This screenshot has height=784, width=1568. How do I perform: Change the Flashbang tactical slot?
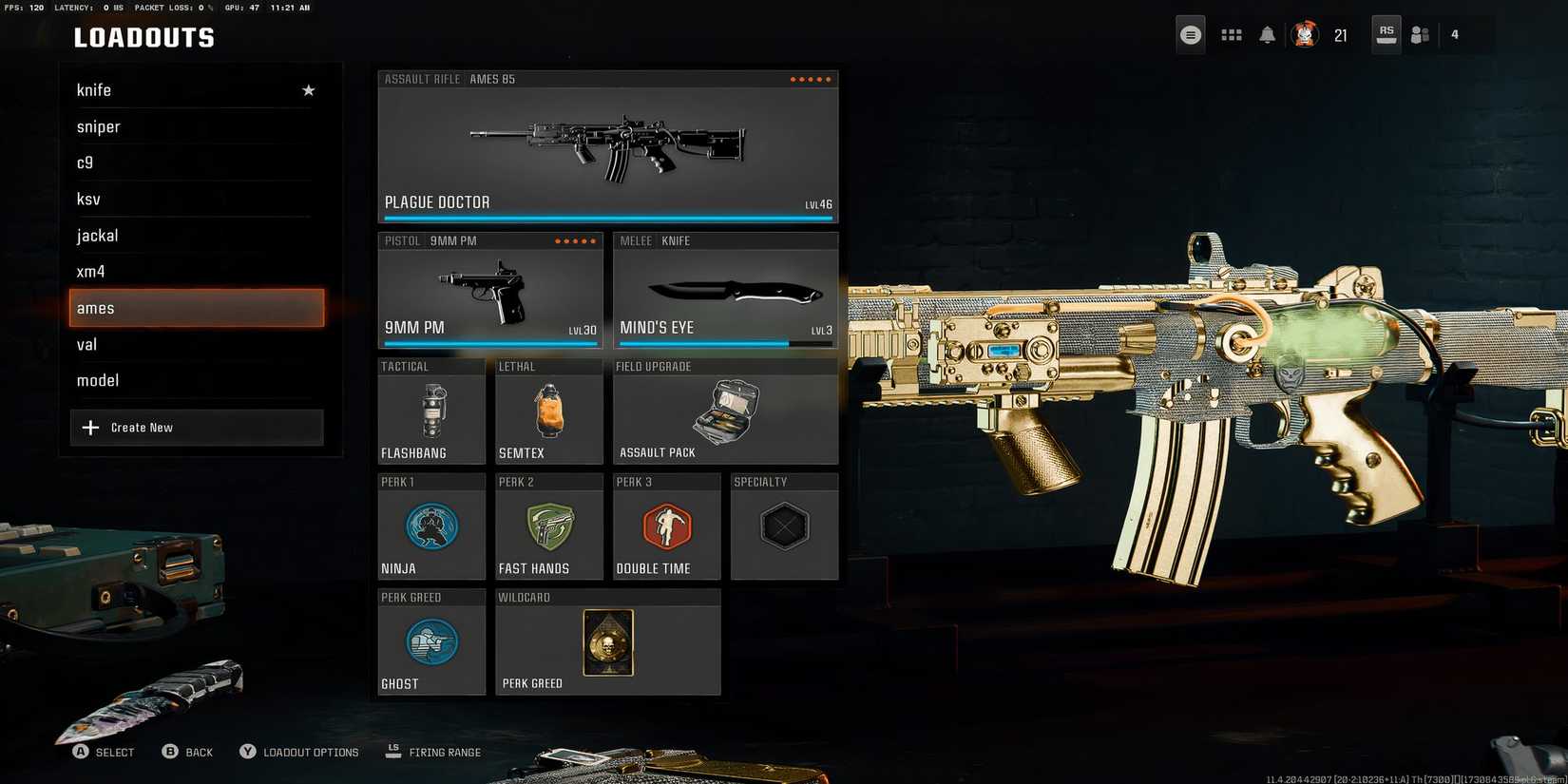[x=431, y=411]
